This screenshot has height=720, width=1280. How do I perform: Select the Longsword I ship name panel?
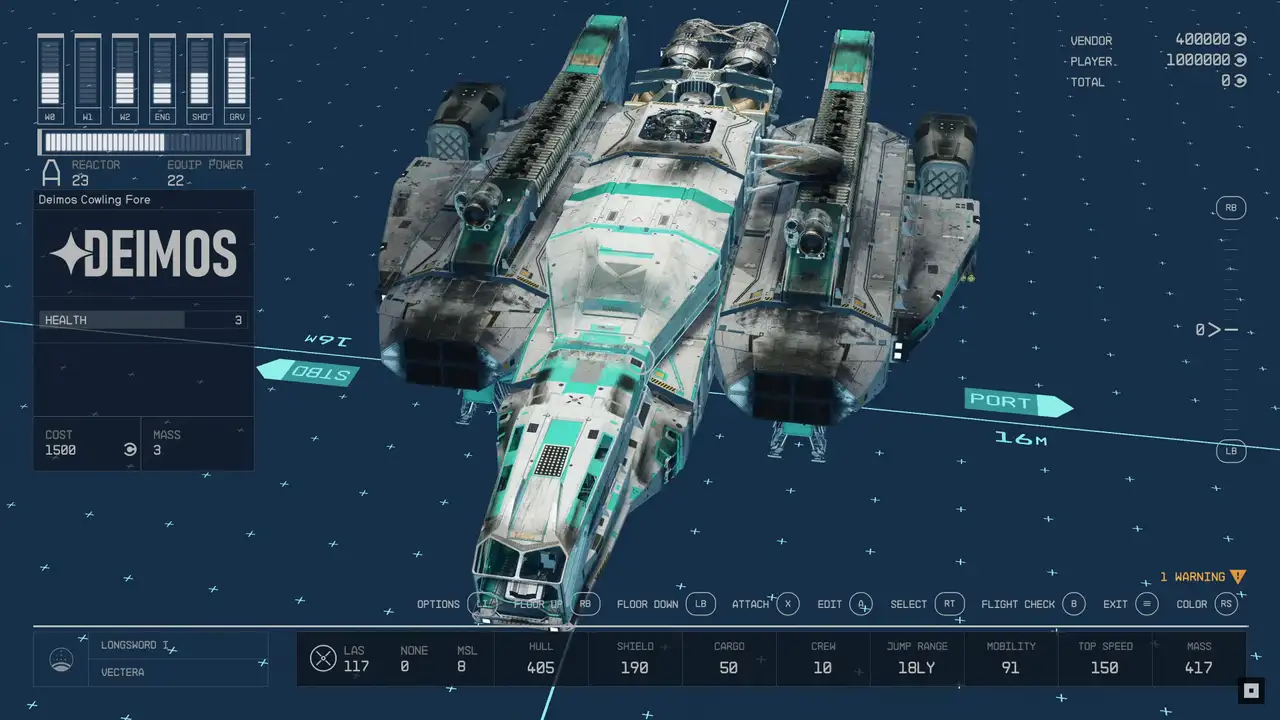click(150, 646)
